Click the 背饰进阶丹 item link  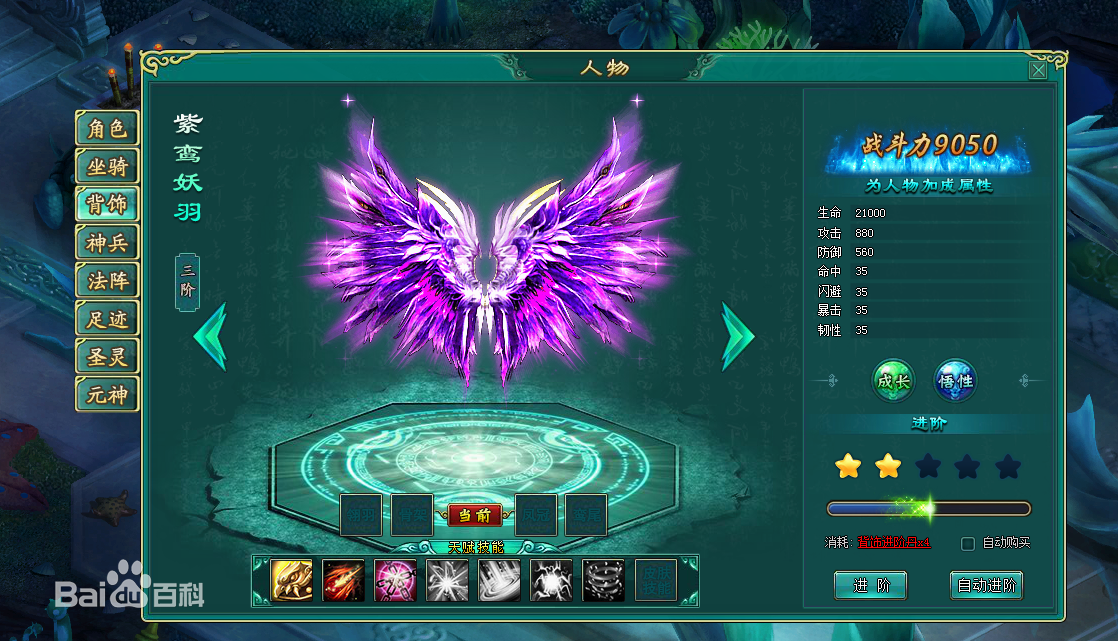click(894, 543)
